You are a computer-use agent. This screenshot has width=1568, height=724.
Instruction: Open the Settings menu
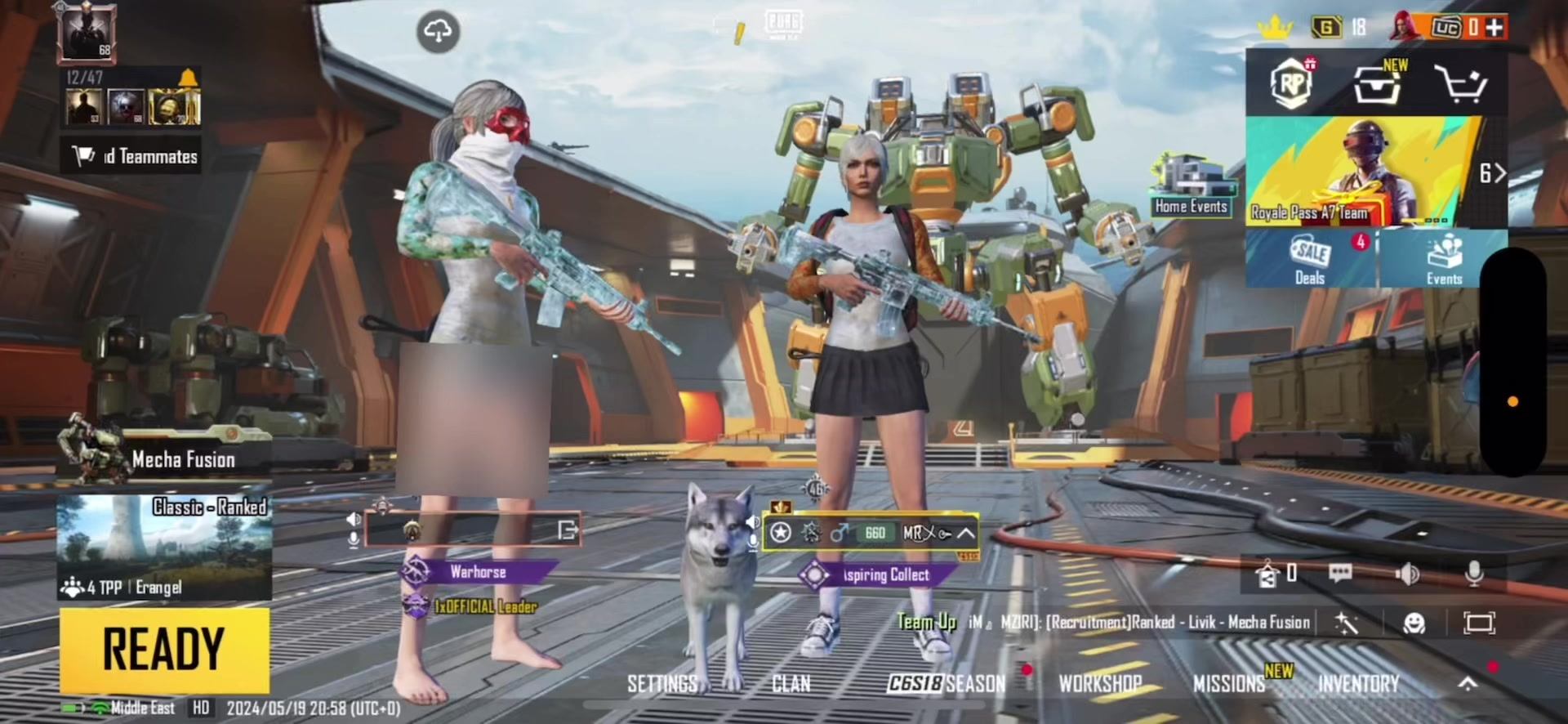pos(662,684)
